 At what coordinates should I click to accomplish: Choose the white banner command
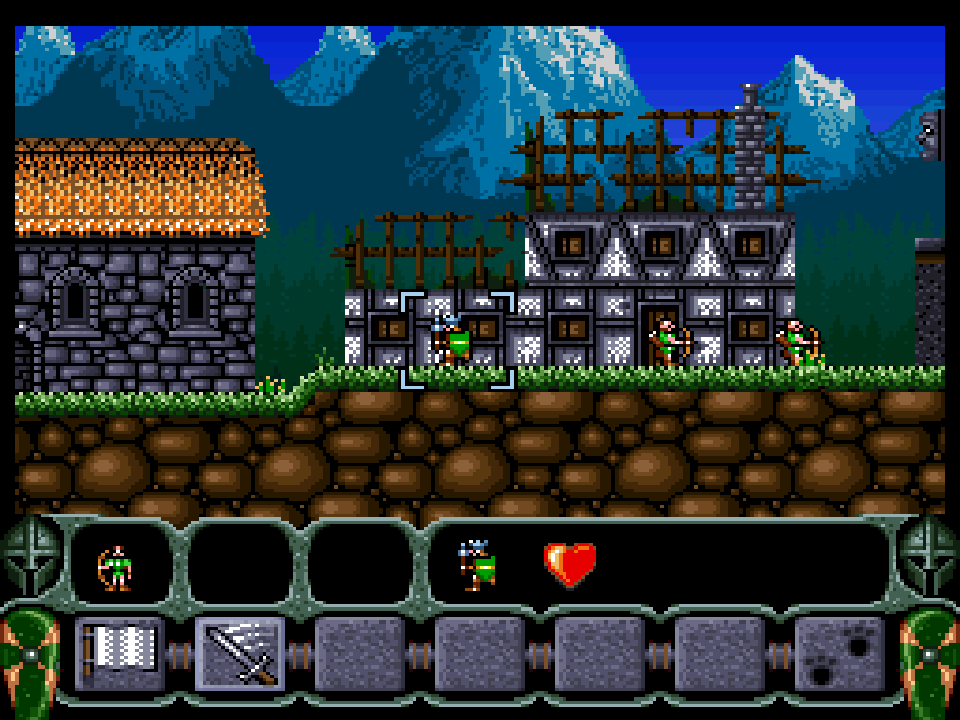pyautogui.click(x=120, y=654)
